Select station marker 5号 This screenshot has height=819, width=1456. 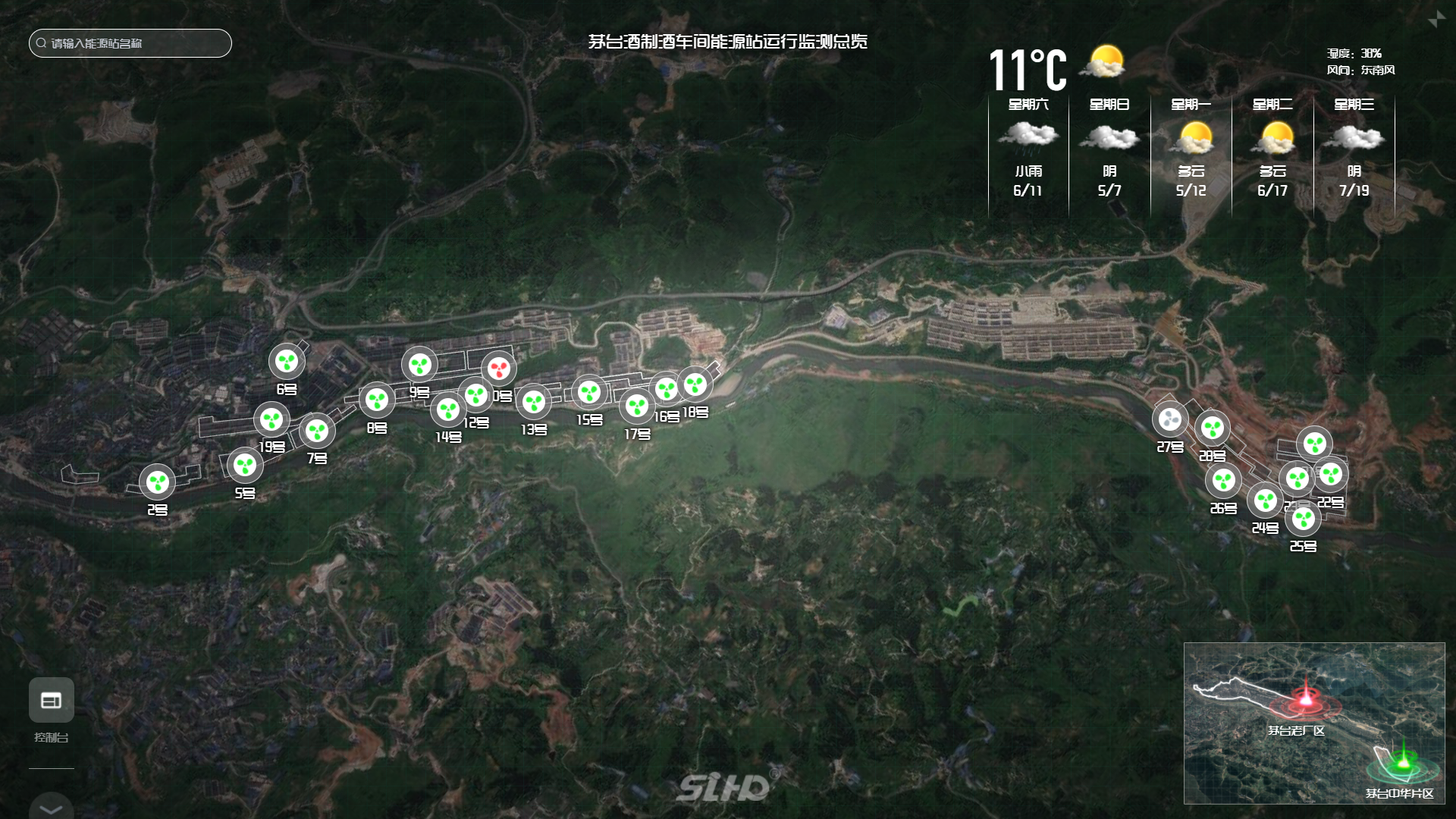point(245,465)
